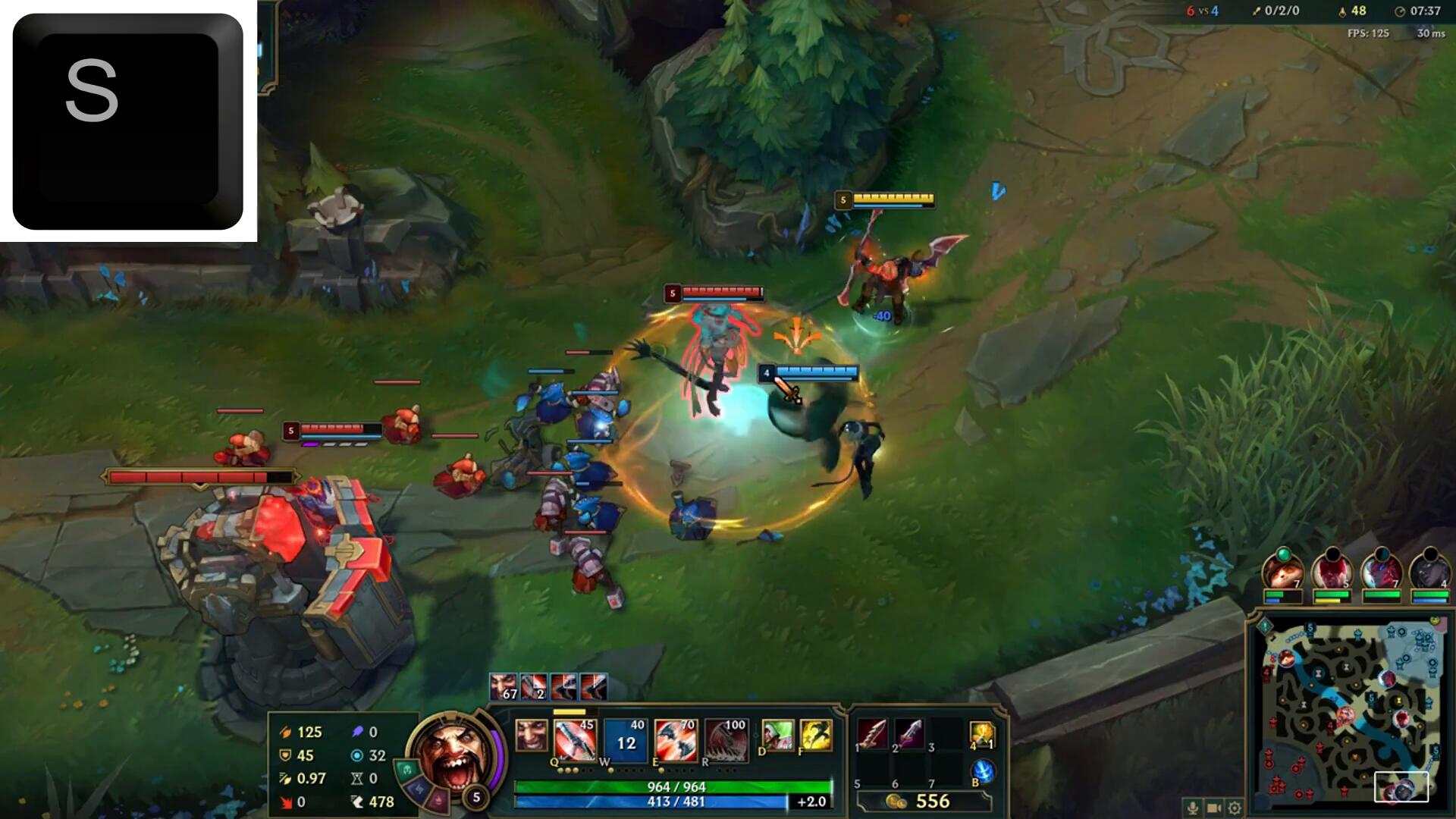Click the teal diamond icon on the minimap corner

[x=1265, y=627]
